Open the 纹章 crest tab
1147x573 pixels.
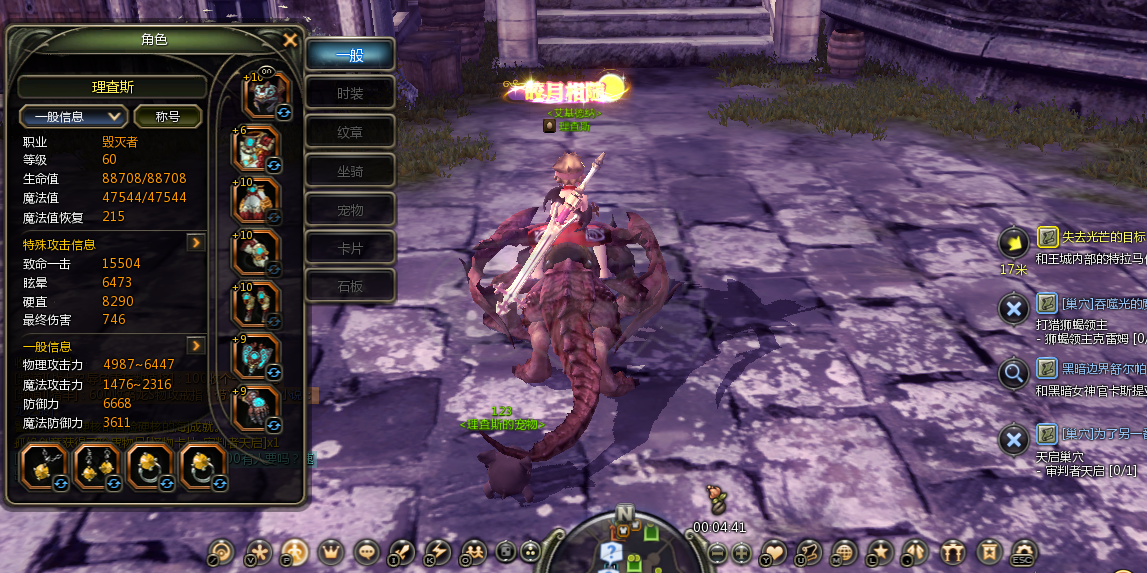click(x=350, y=132)
